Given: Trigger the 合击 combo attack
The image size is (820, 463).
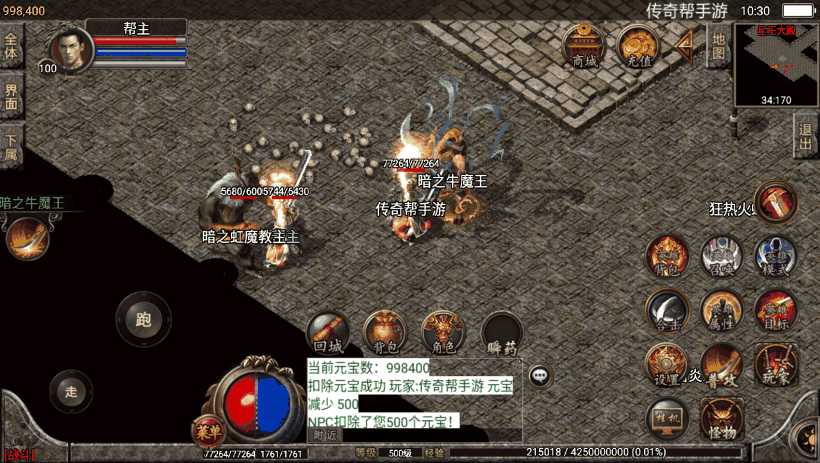Looking at the screenshot, I should pyautogui.click(x=666, y=311).
